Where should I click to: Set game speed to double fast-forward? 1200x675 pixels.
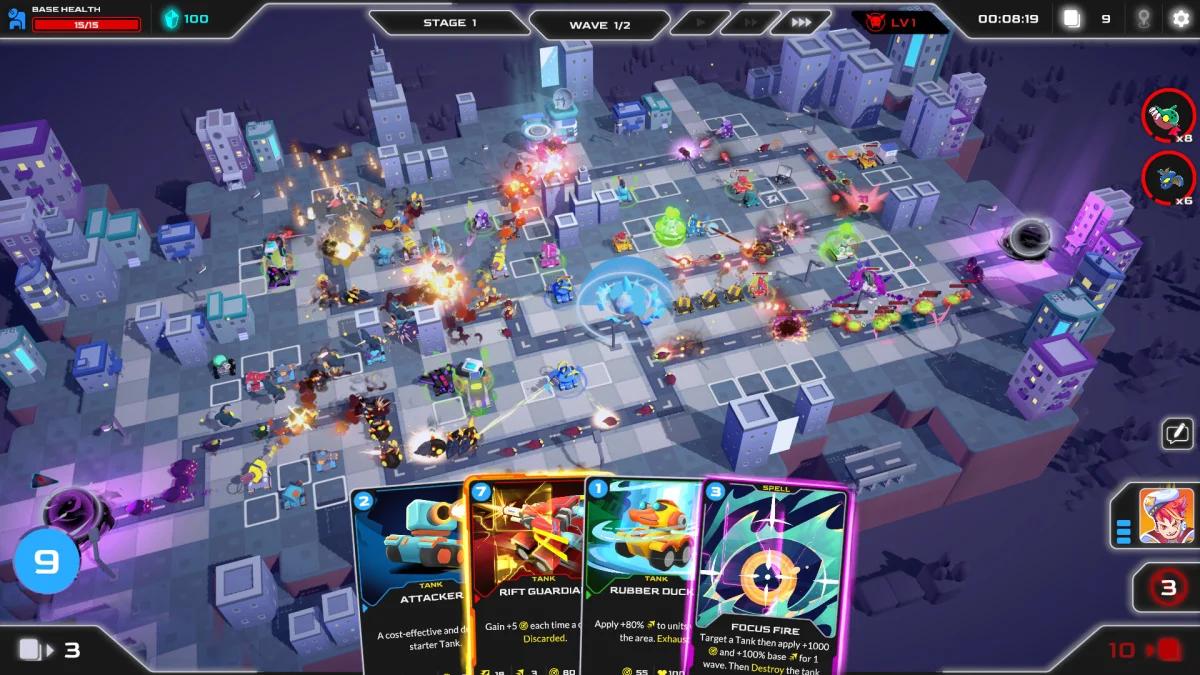(x=747, y=22)
